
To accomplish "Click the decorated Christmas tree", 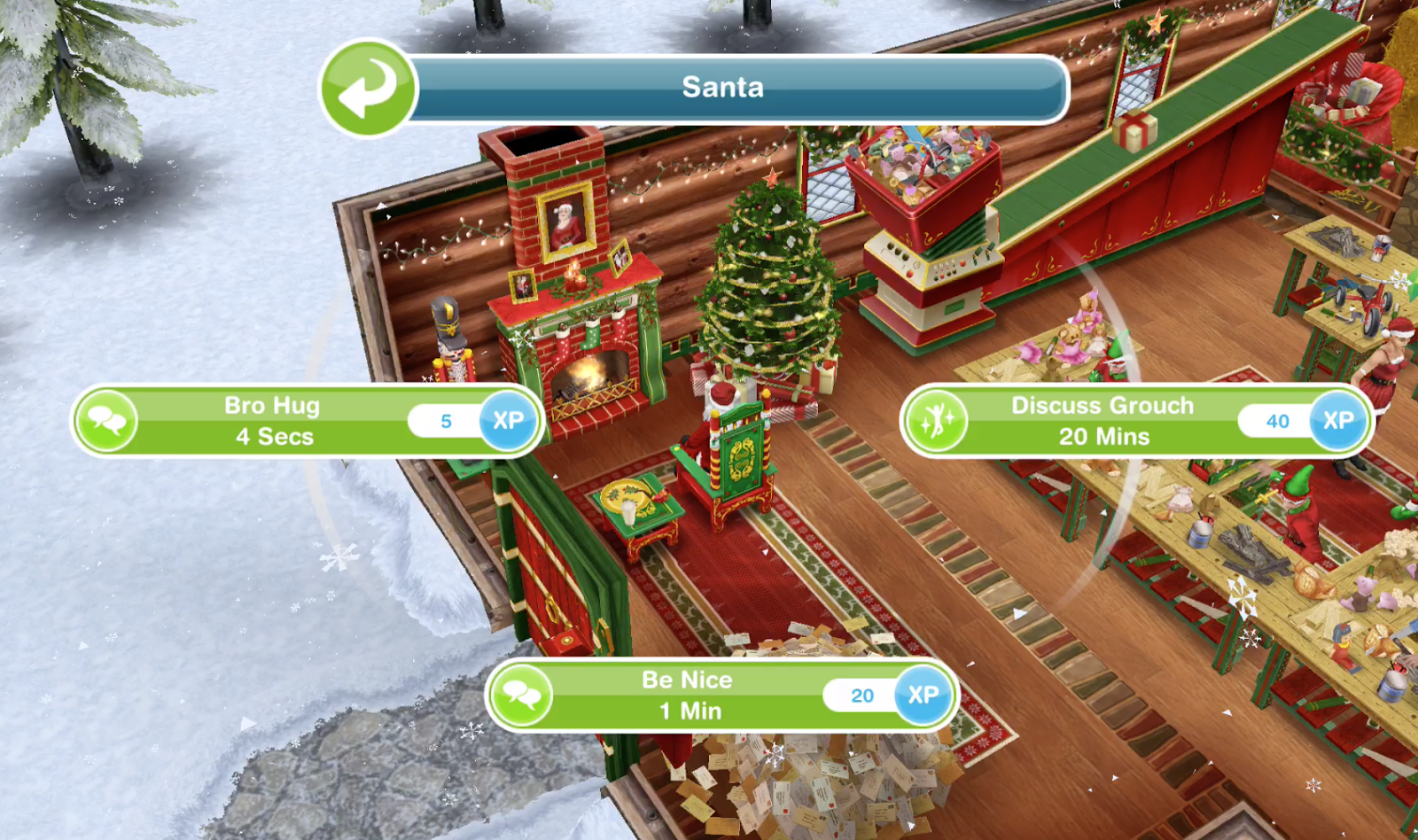I will point(769,292).
